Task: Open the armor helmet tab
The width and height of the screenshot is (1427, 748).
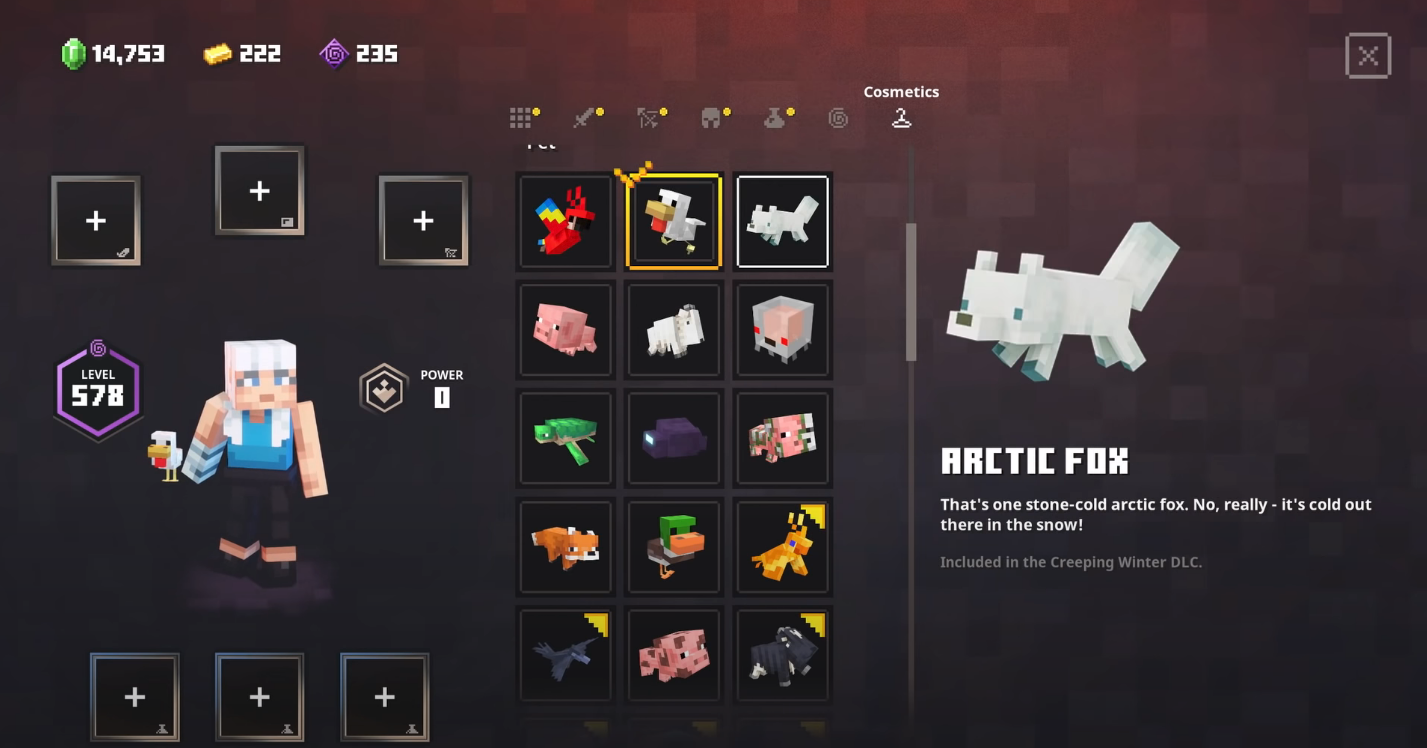Action: (711, 118)
